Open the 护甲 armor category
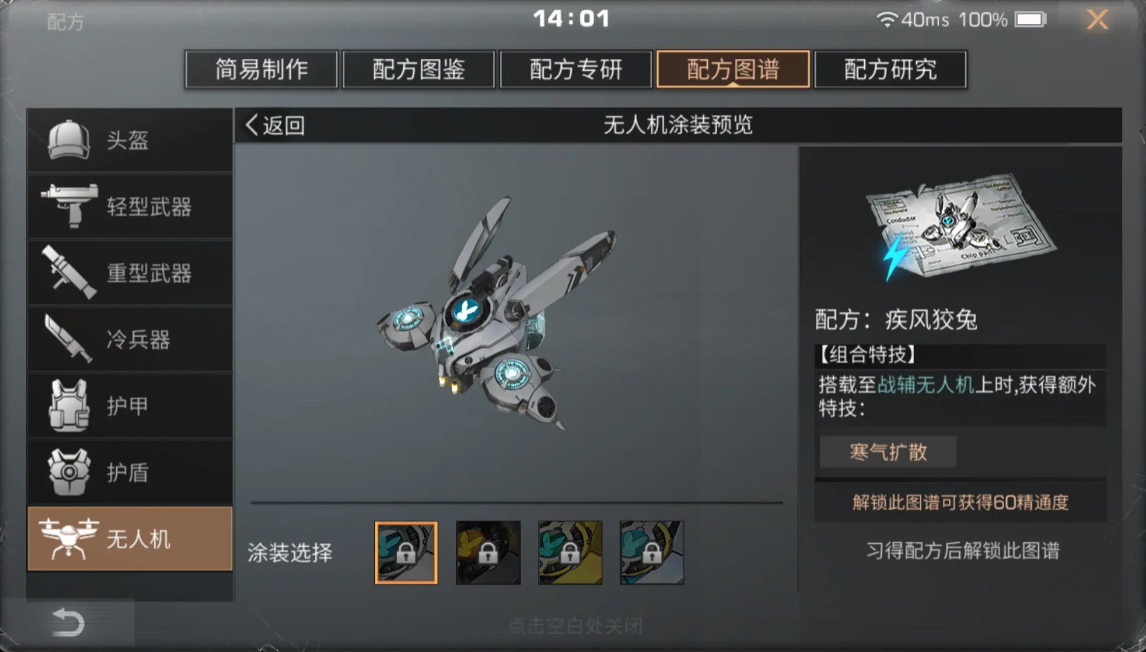 click(130, 406)
